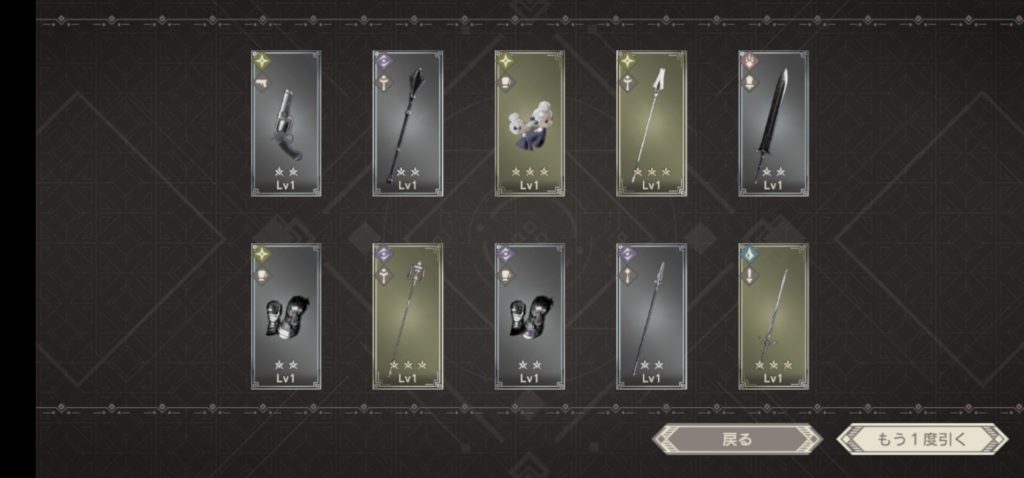Select the gauntlets card with yellow element icon

click(286, 315)
